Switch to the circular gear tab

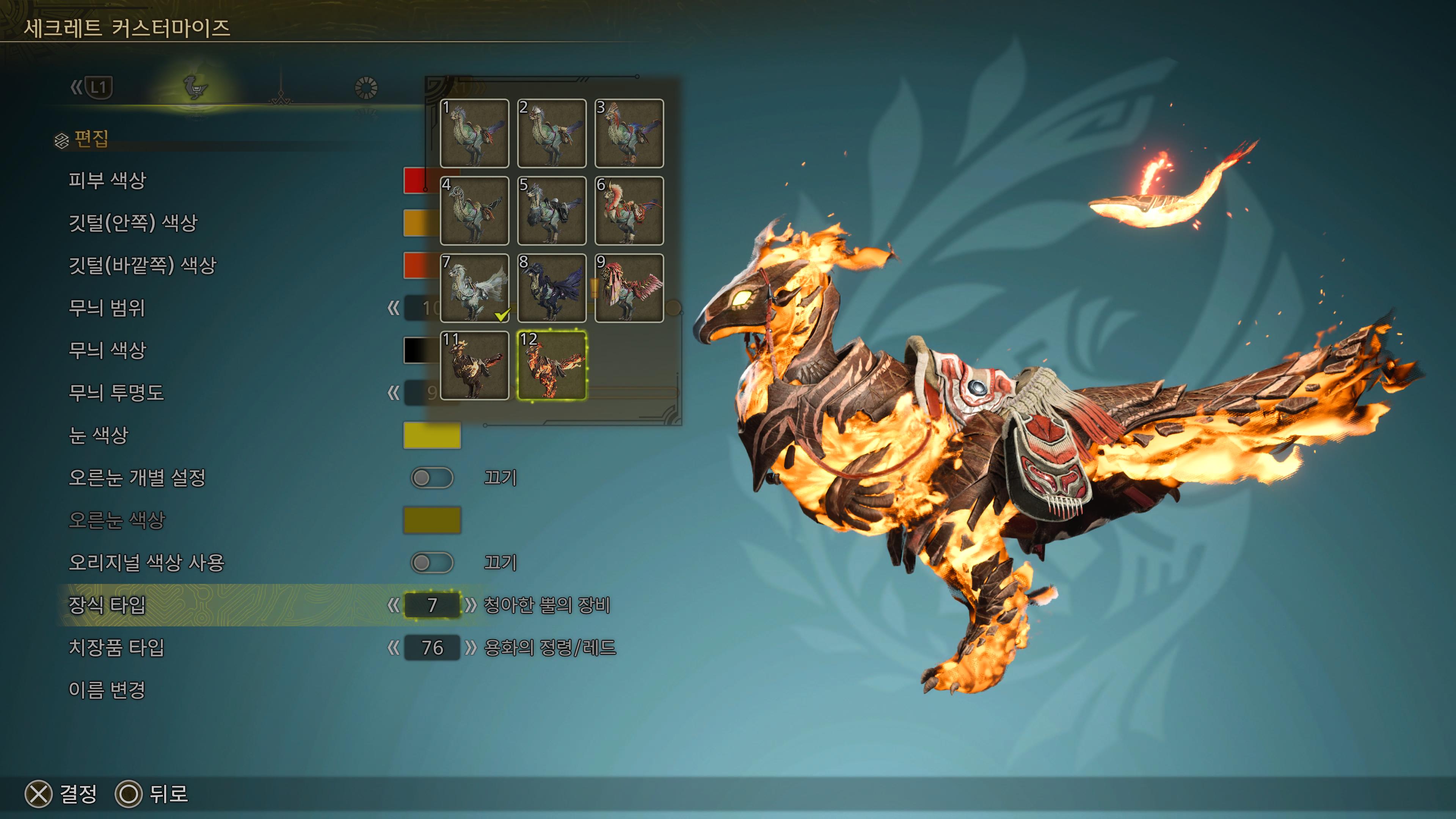(x=366, y=88)
